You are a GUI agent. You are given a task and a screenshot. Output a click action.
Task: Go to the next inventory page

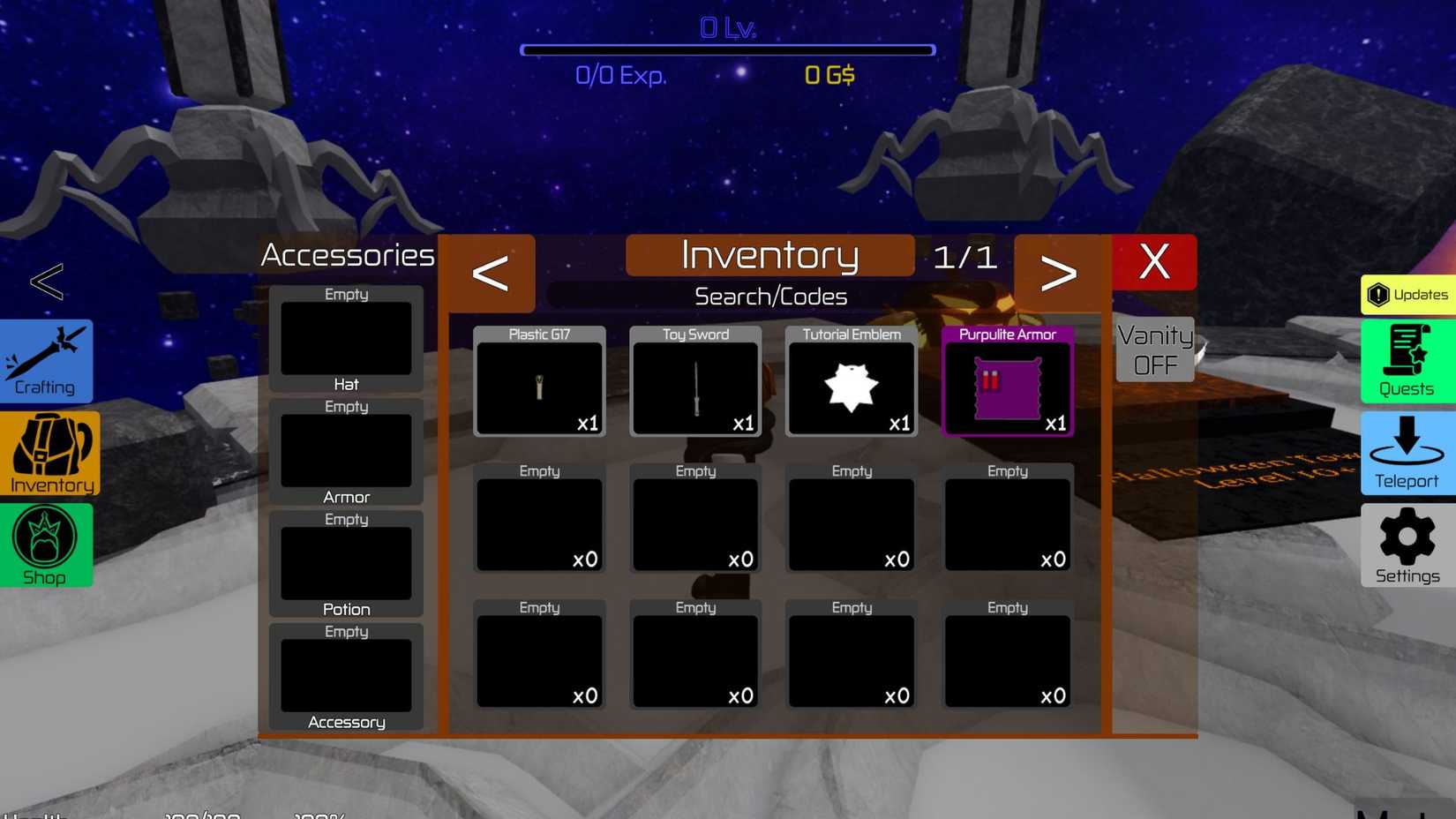(x=1059, y=272)
